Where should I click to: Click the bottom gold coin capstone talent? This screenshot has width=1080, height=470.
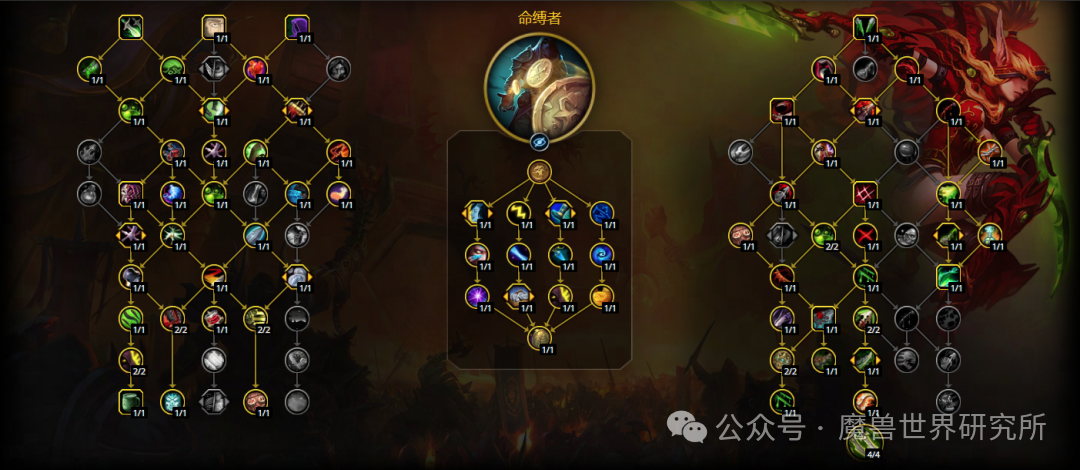tap(539, 338)
